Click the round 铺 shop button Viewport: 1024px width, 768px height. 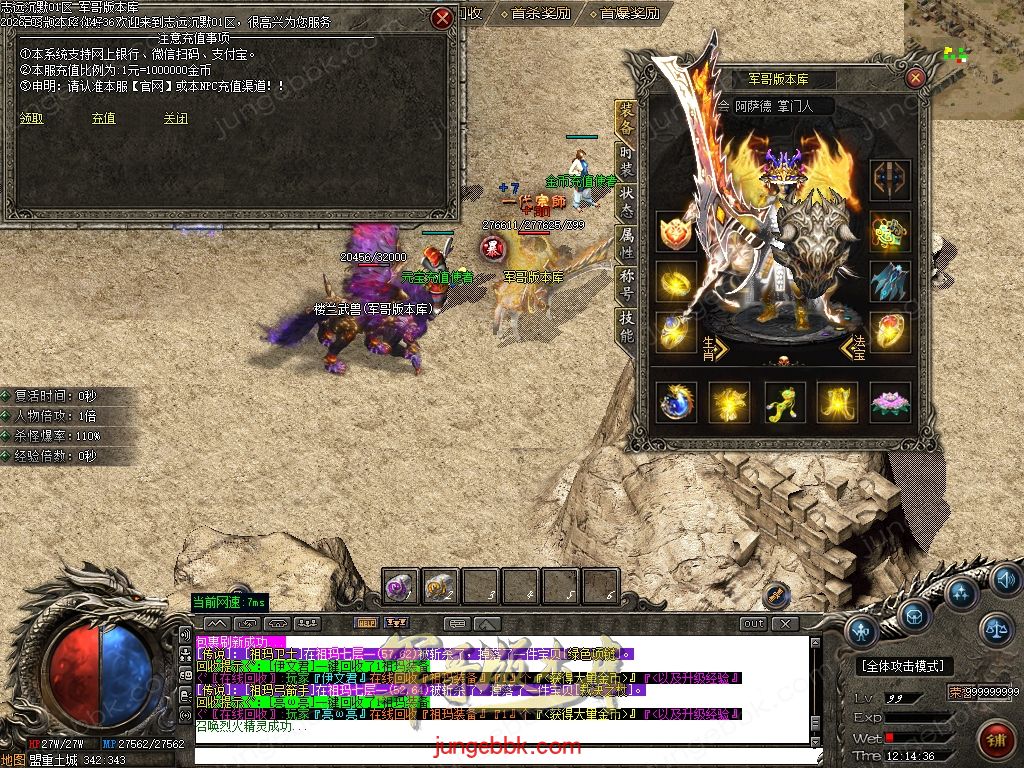(x=994, y=738)
